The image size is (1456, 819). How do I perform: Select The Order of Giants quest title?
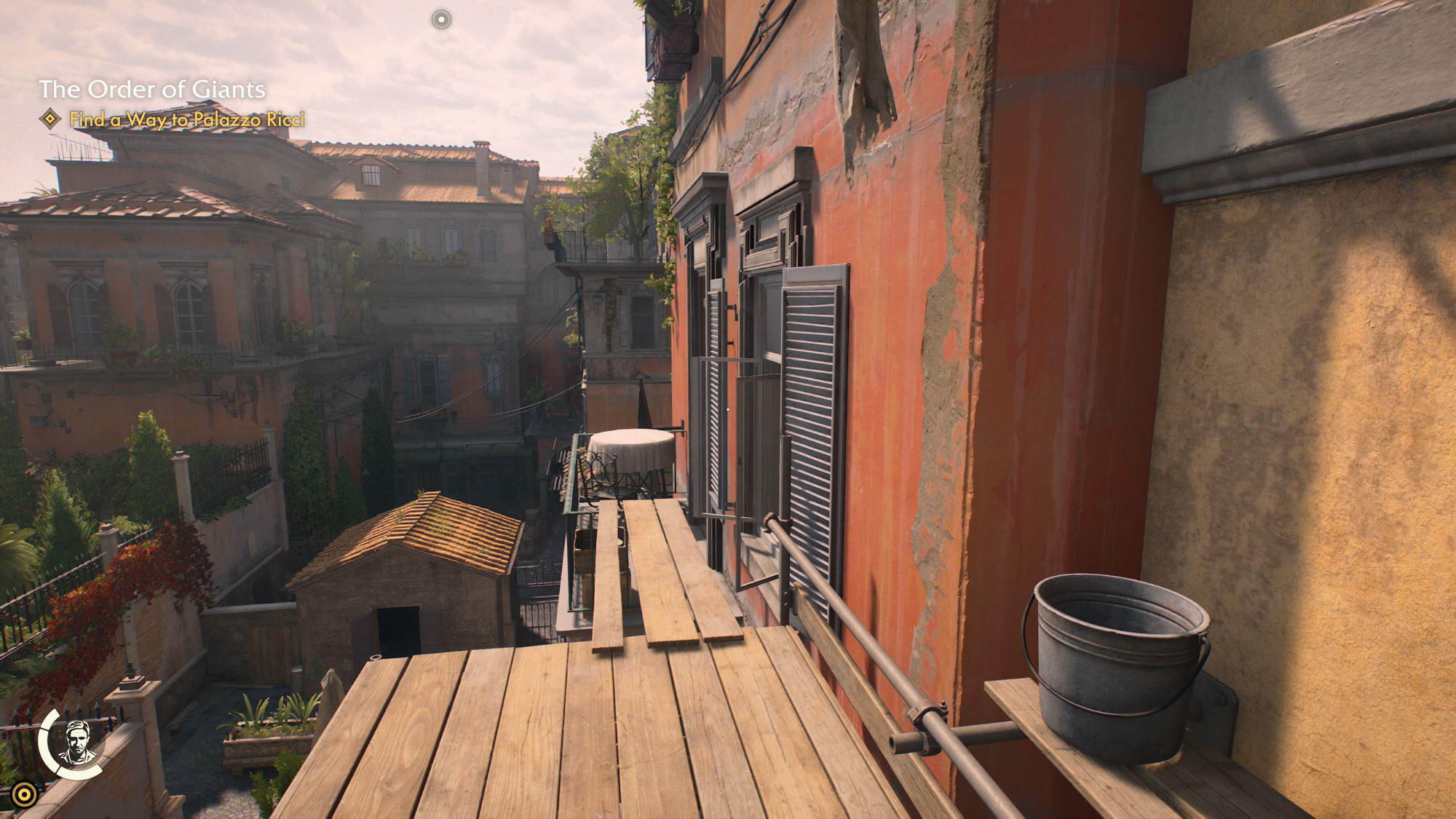tap(151, 90)
